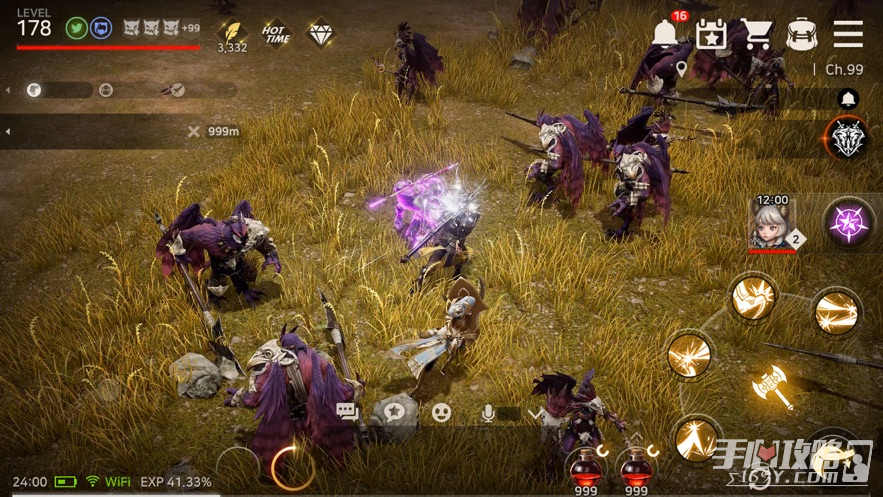This screenshot has height=497, width=883.
Task: Tap the Hot Time event icon
Action: [276, 34]
